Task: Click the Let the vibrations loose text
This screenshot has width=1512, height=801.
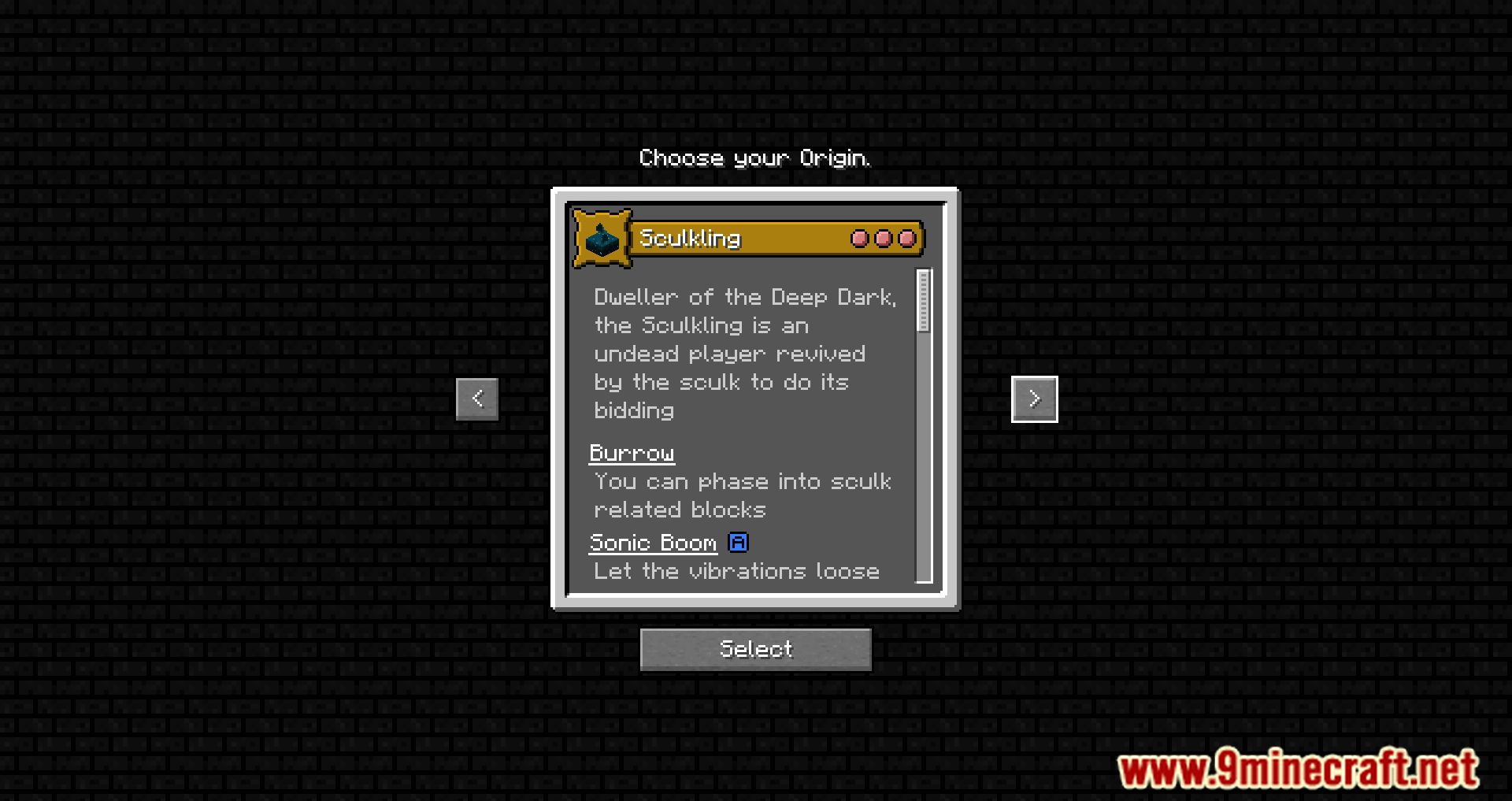Action: (736, 571)
